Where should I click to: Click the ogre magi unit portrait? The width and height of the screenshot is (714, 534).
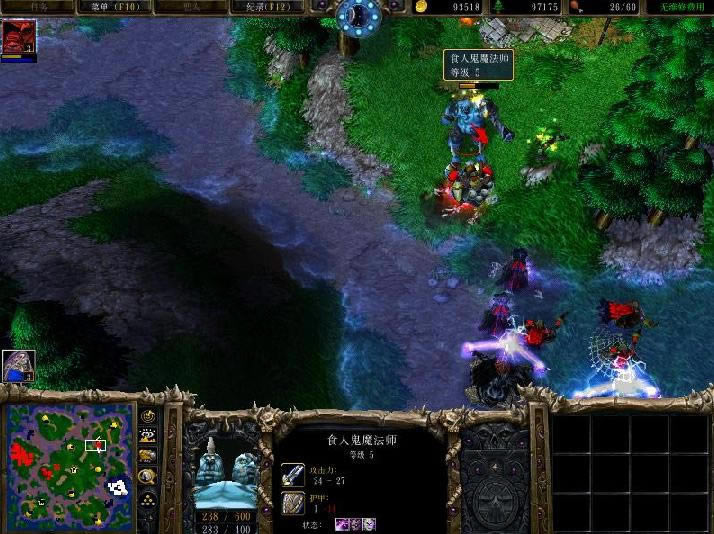(x=226, y=468)
